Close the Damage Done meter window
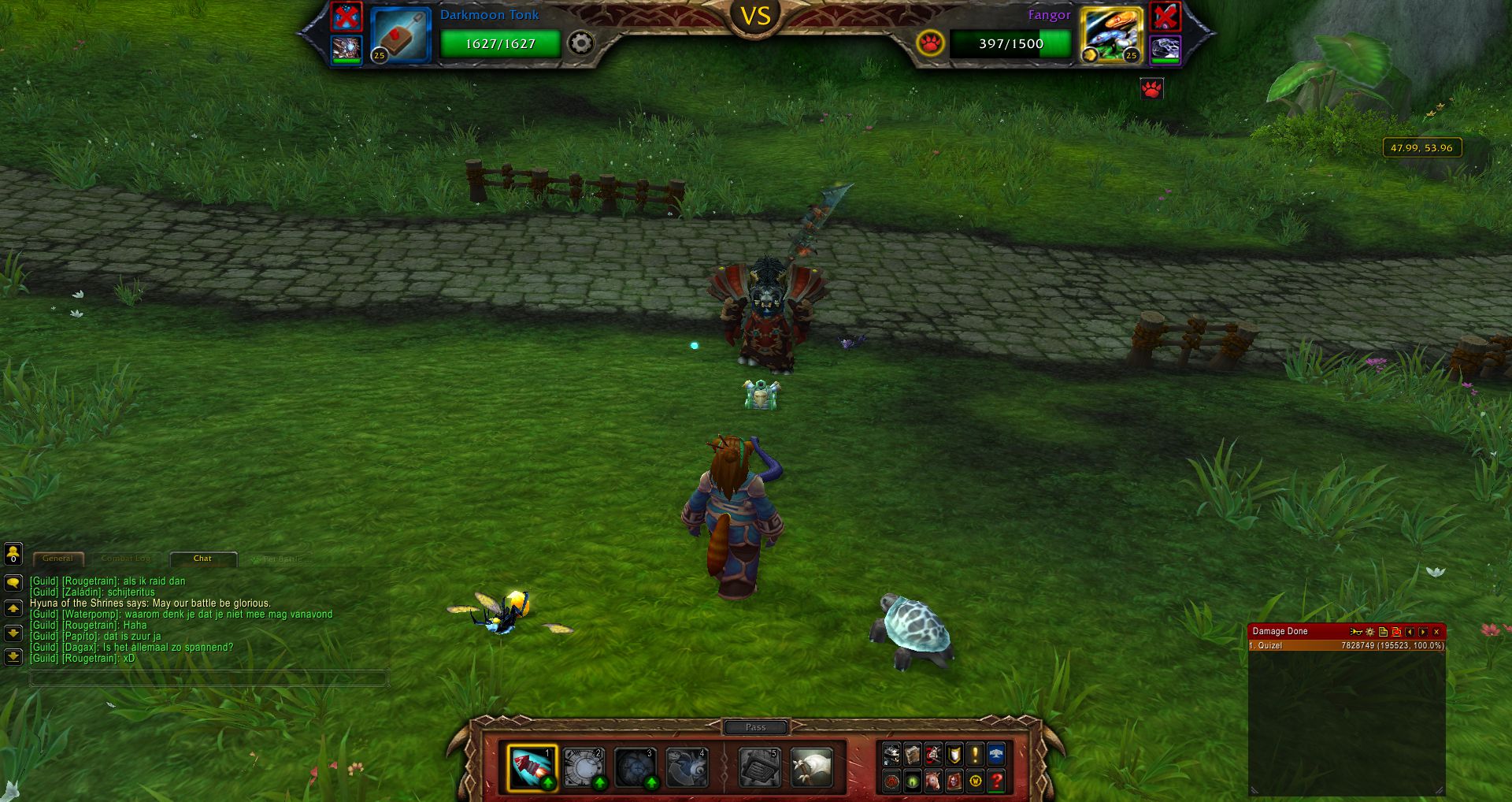 pyautogui.click(x=1436, y=631)
